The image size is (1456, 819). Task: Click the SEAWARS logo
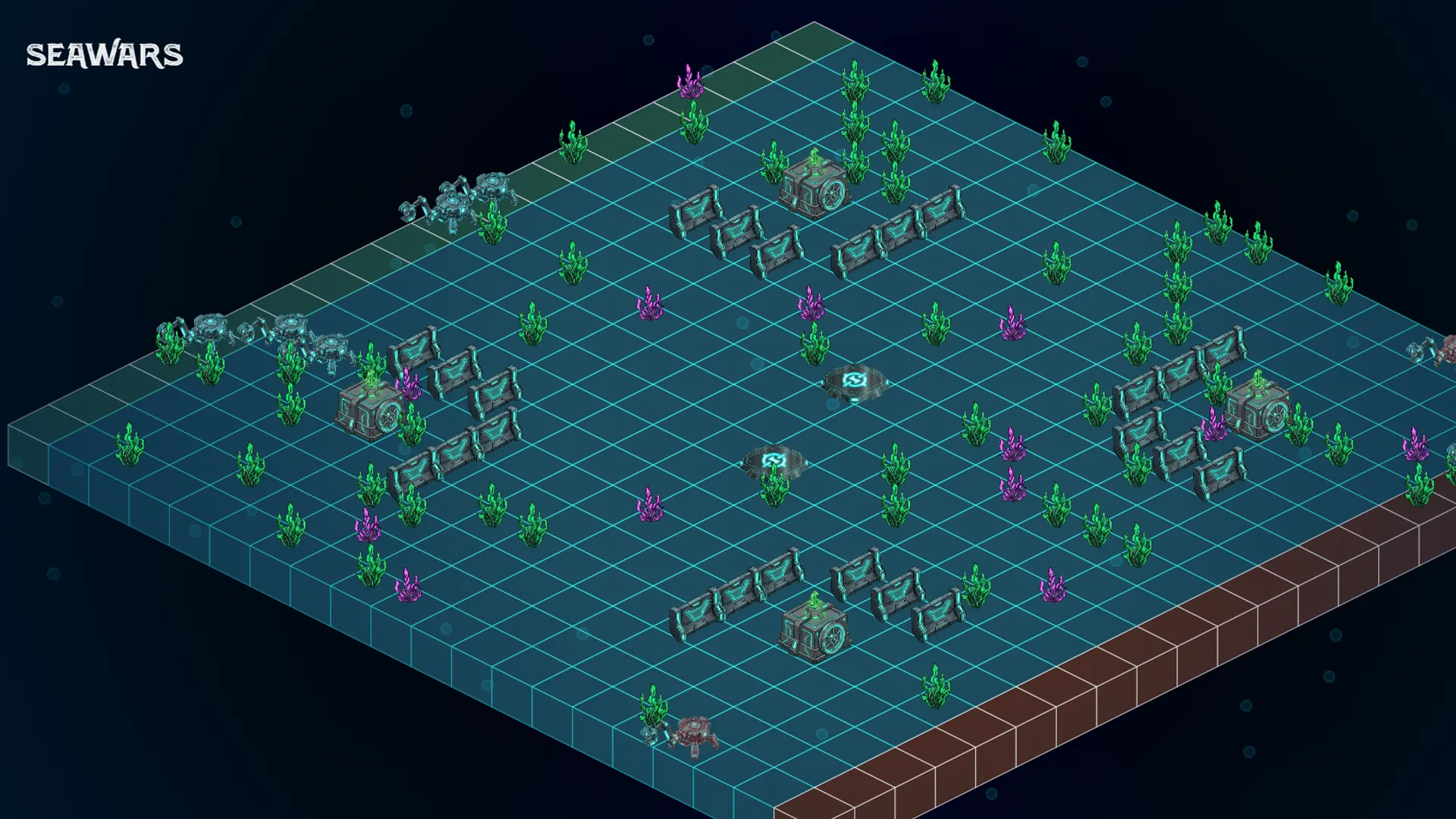coord(105,55)
